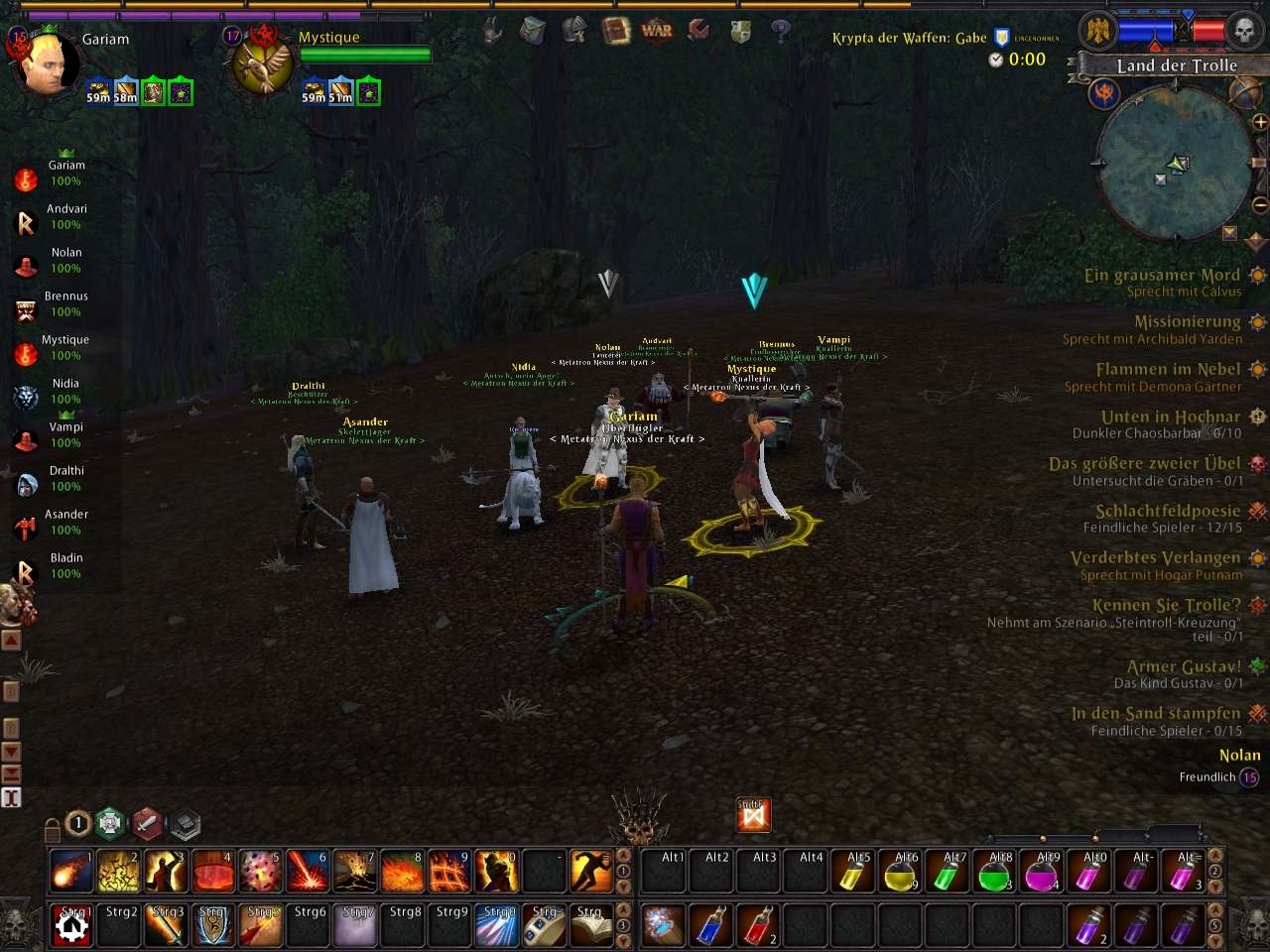1270x952 pixels.
Task: Activate the Shift+F granted ability icon
Action: [x=753, y=815]
